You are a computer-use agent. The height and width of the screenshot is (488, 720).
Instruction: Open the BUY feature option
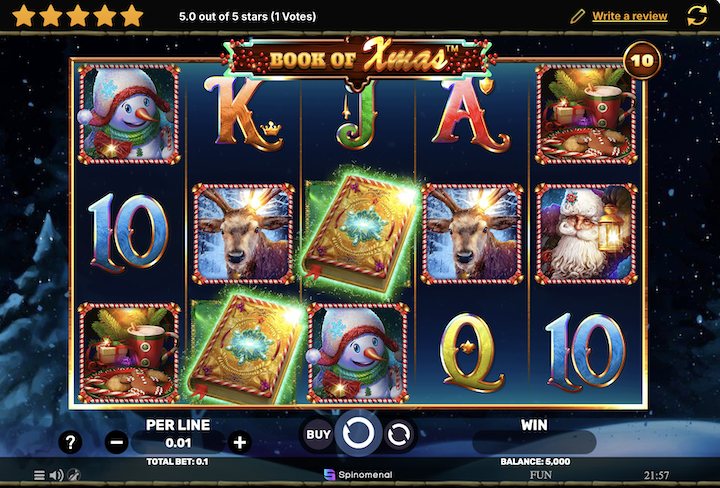[318, 434]
